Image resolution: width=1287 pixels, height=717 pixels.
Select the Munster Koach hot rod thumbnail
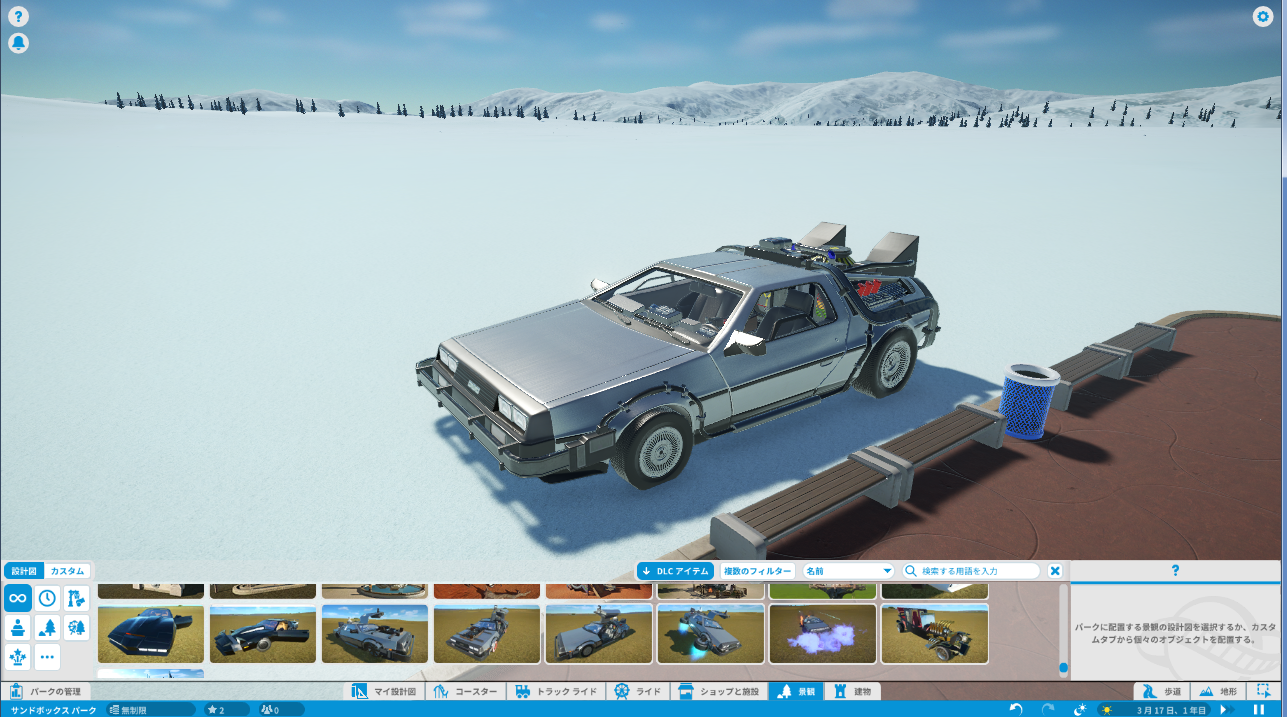[x=935, y=634]
